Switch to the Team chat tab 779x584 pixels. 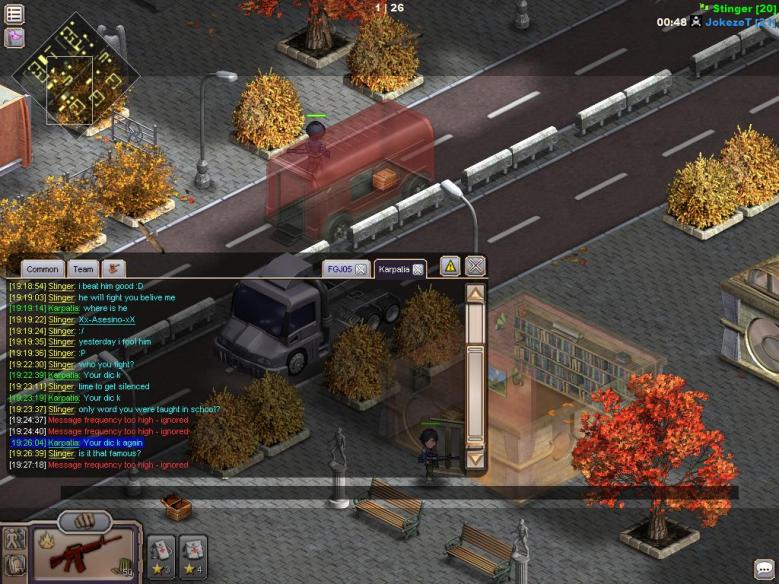point(83,269)
